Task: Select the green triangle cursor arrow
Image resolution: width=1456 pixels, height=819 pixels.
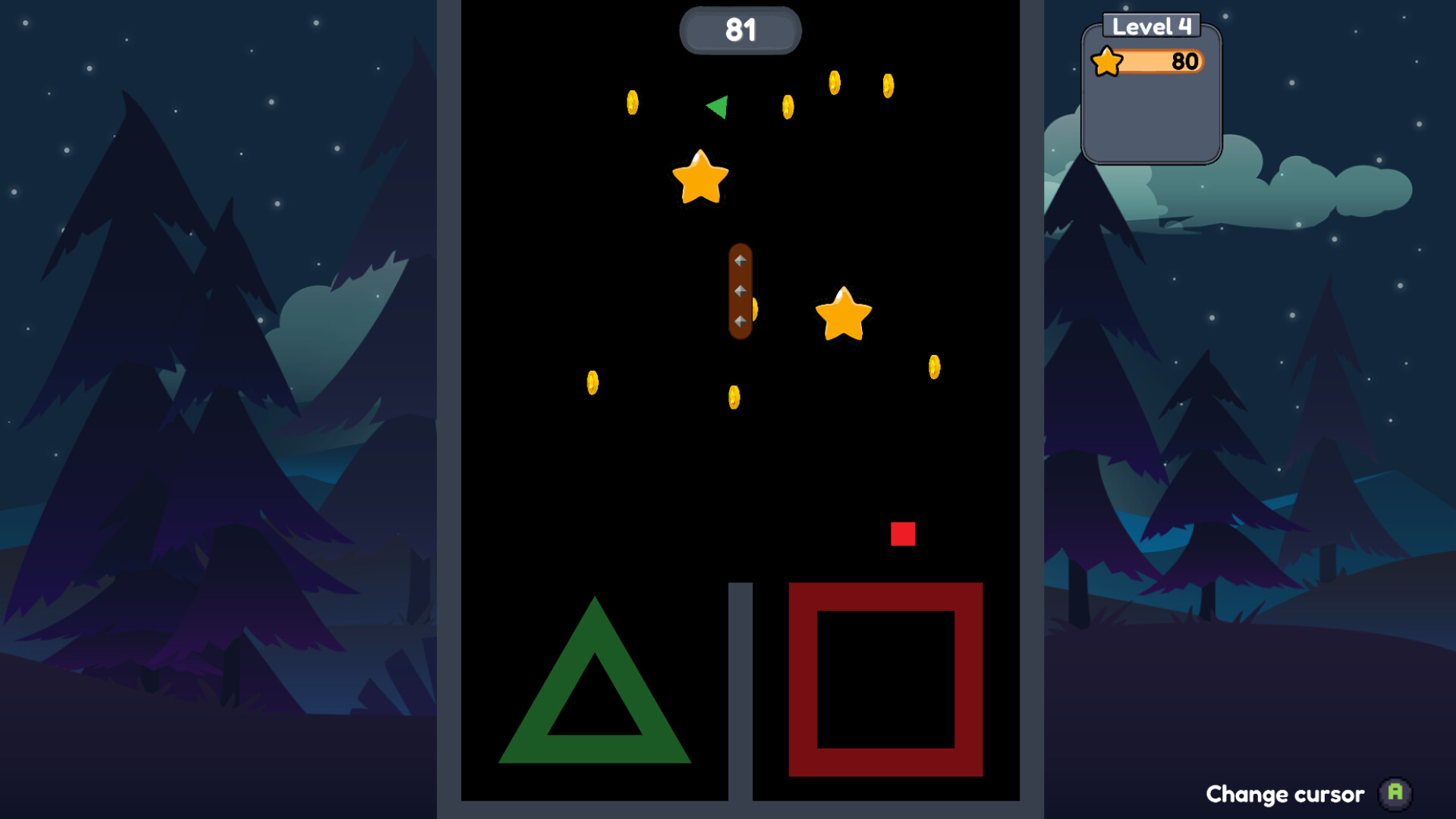Action: tap(716, 106)
